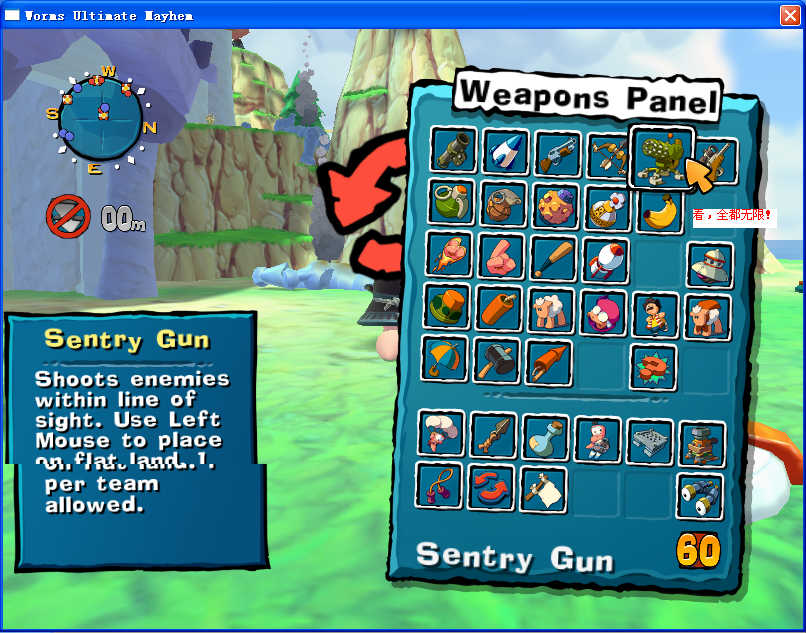The width and height of the screenshot is (806, 633).
Task: Pick the green Grenade weapon
Action: 453,201
